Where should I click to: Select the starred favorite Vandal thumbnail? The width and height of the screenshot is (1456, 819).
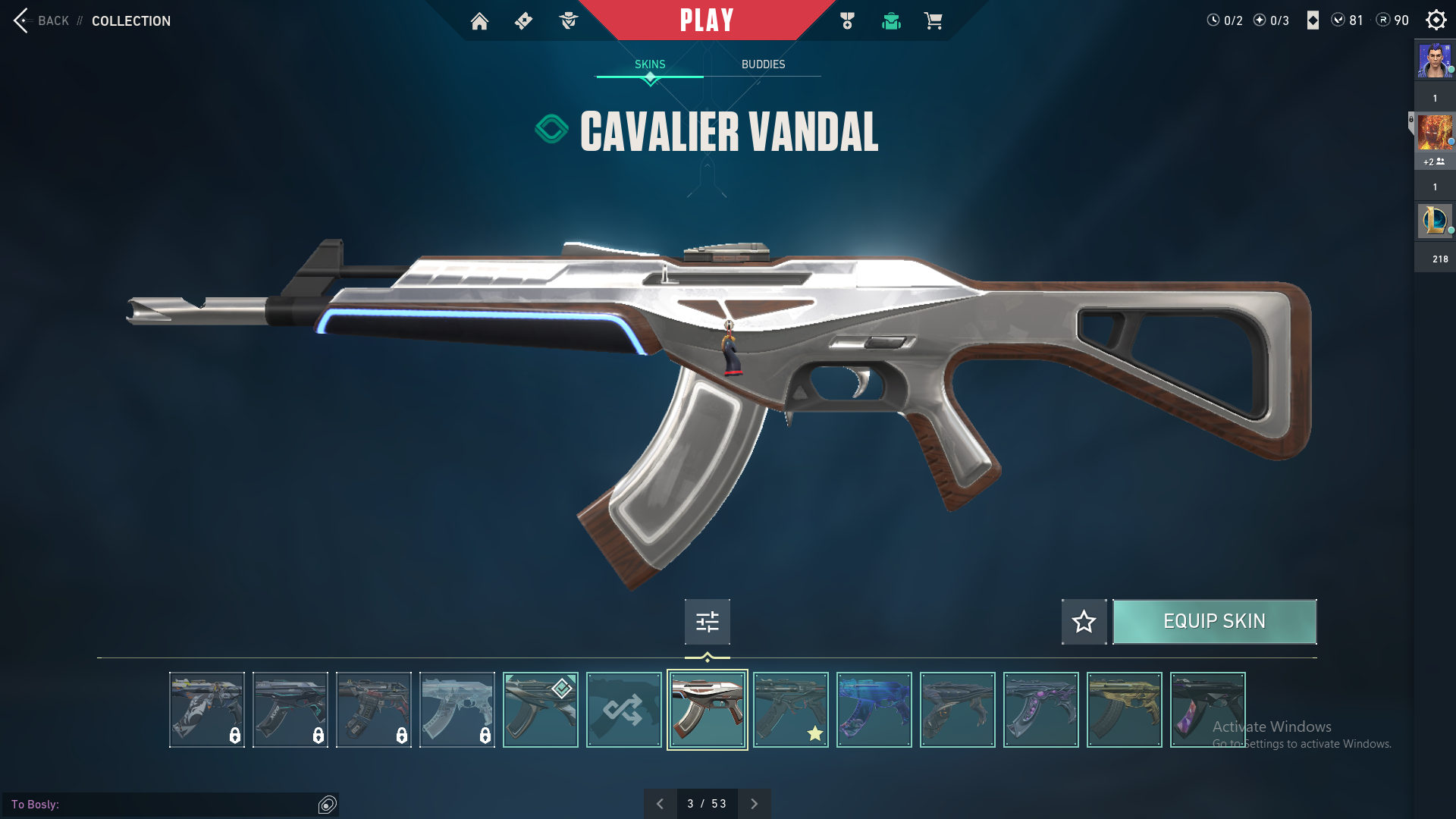pos(790,710)
